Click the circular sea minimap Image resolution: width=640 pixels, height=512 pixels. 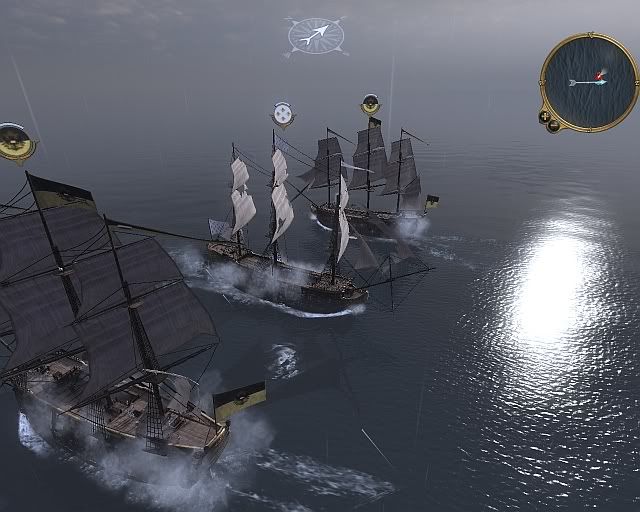point(589,81)
